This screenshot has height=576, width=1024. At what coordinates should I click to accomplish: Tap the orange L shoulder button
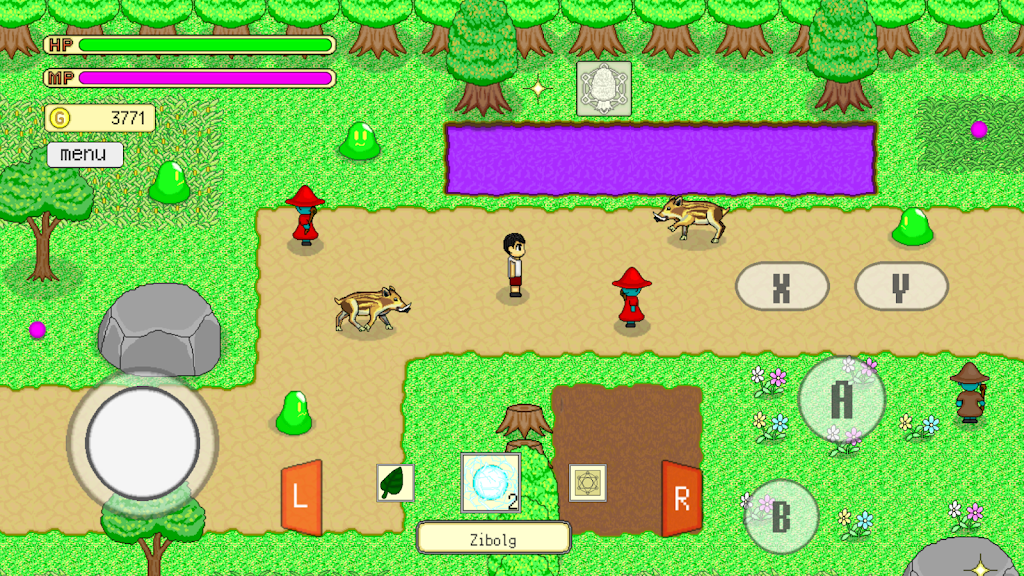point(301,498)
